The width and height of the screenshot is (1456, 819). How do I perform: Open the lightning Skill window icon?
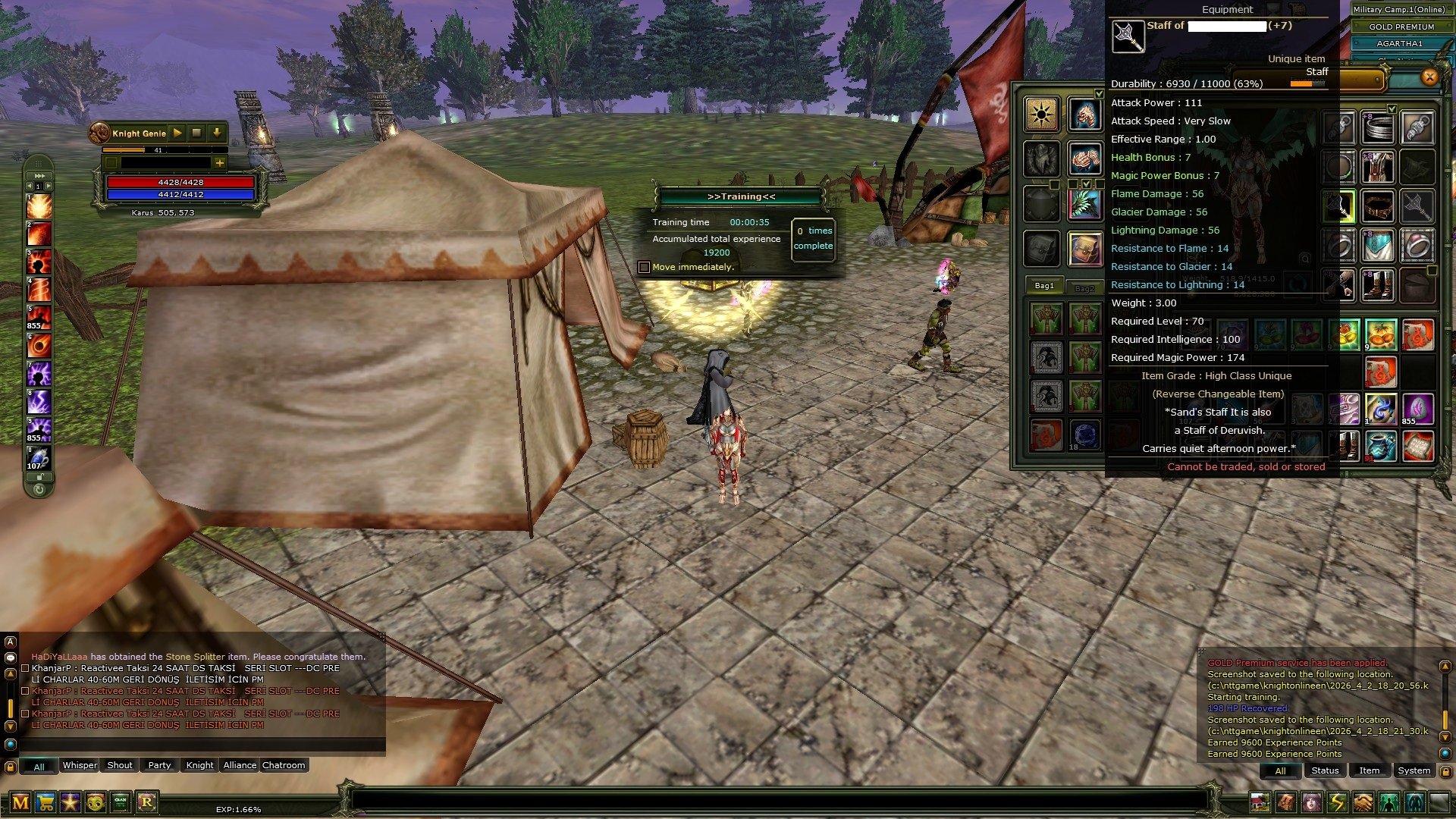click(1338, 804)
